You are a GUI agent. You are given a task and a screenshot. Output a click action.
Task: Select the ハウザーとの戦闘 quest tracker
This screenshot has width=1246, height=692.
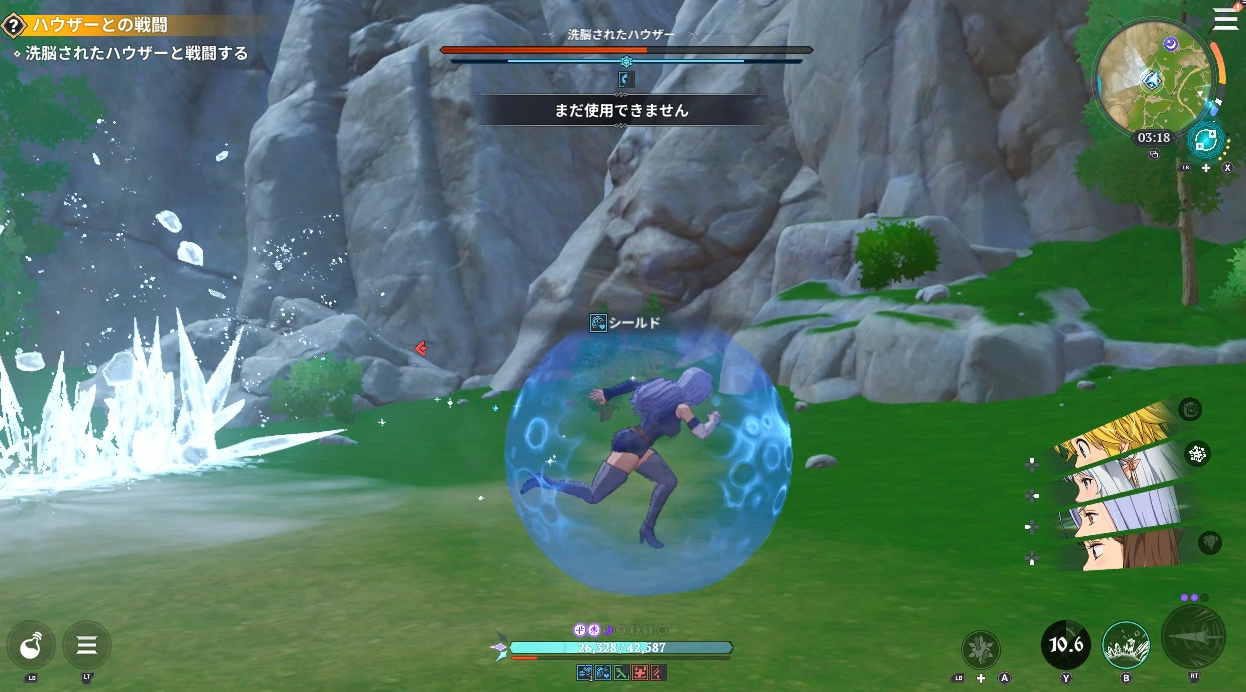coord(100,26)
